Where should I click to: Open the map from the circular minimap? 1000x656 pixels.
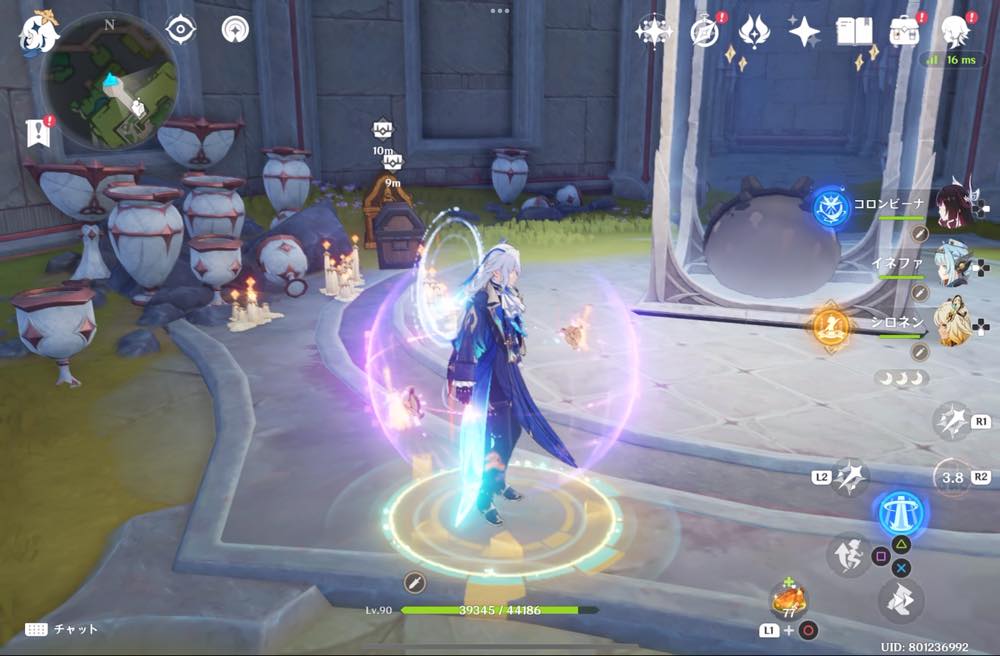(111, 78)
